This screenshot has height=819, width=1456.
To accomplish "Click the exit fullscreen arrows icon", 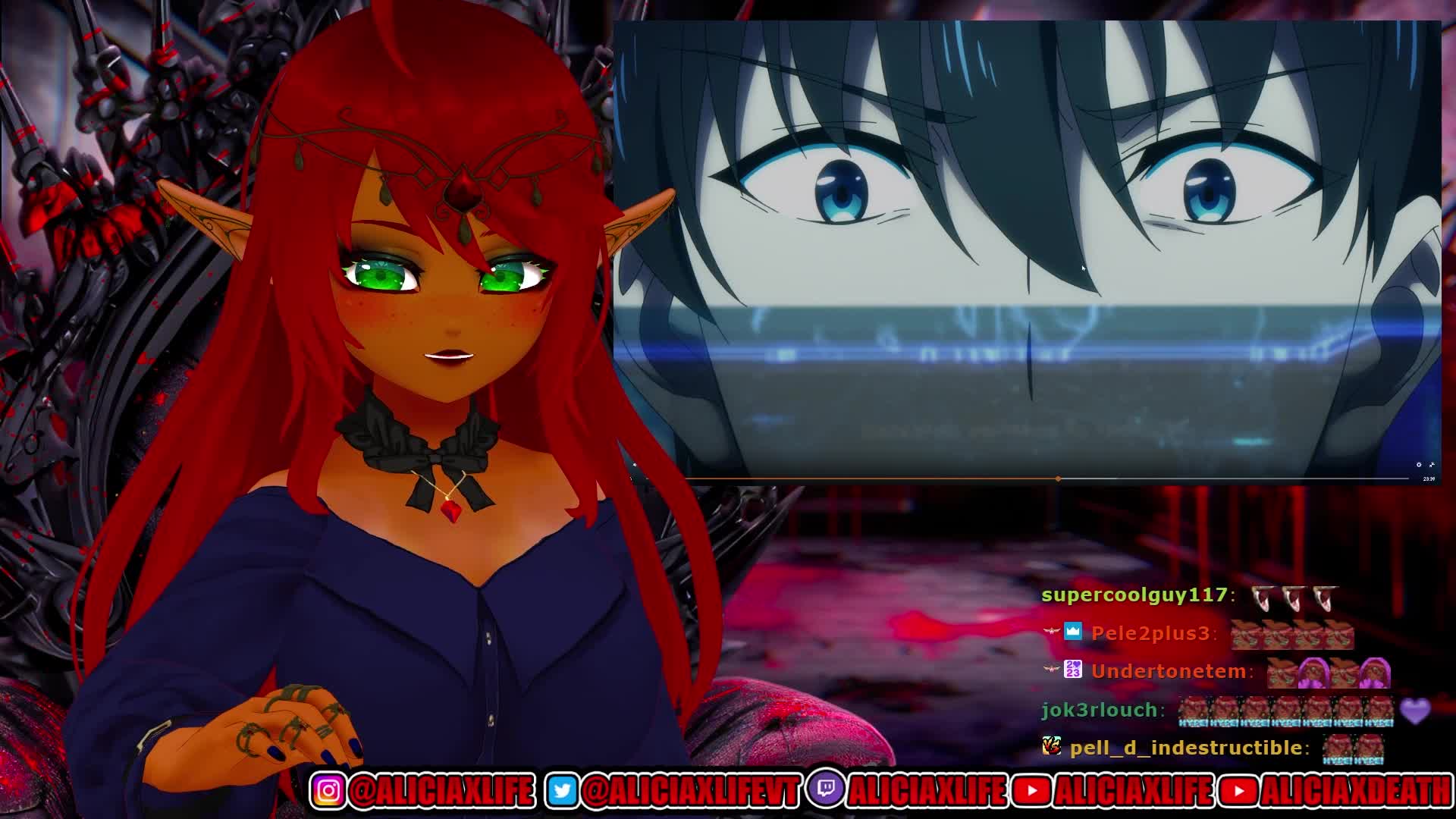I will pos(1432,465).
